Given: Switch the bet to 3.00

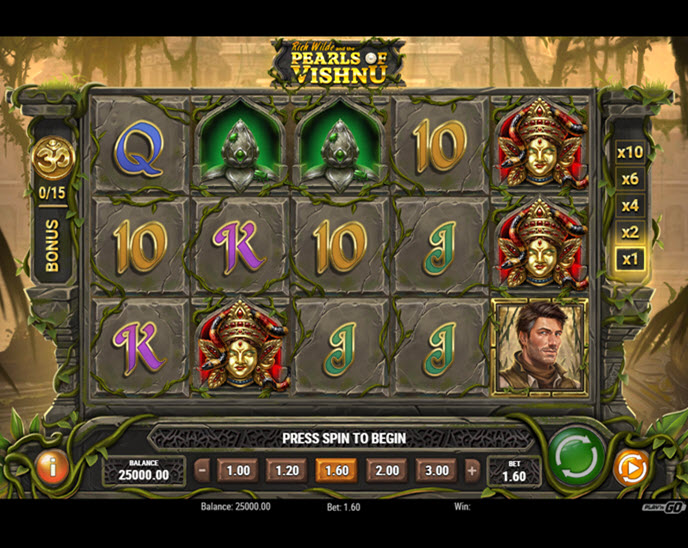Looking at the screenshot, I should (437, 470).
